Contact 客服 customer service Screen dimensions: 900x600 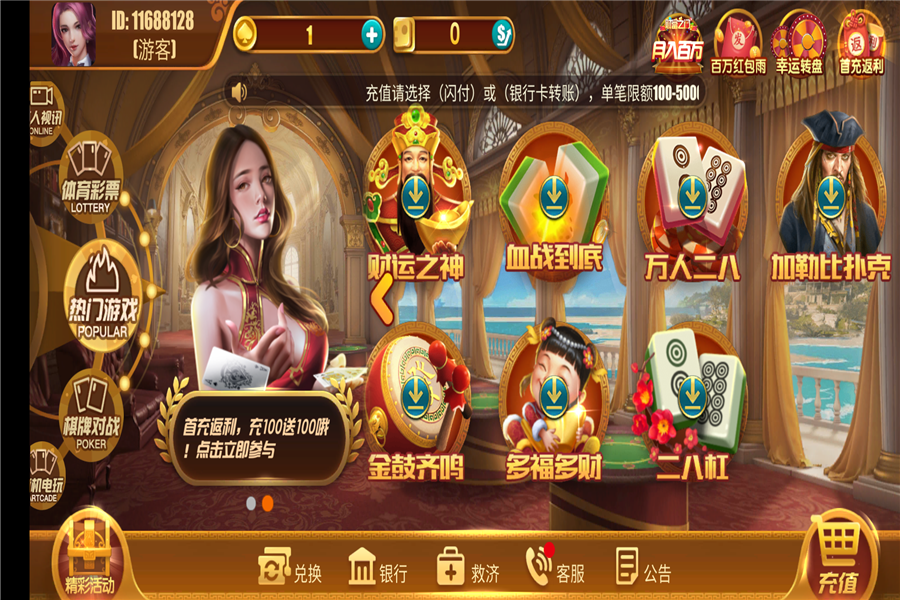pyautogui.click(x=555, y=571)
